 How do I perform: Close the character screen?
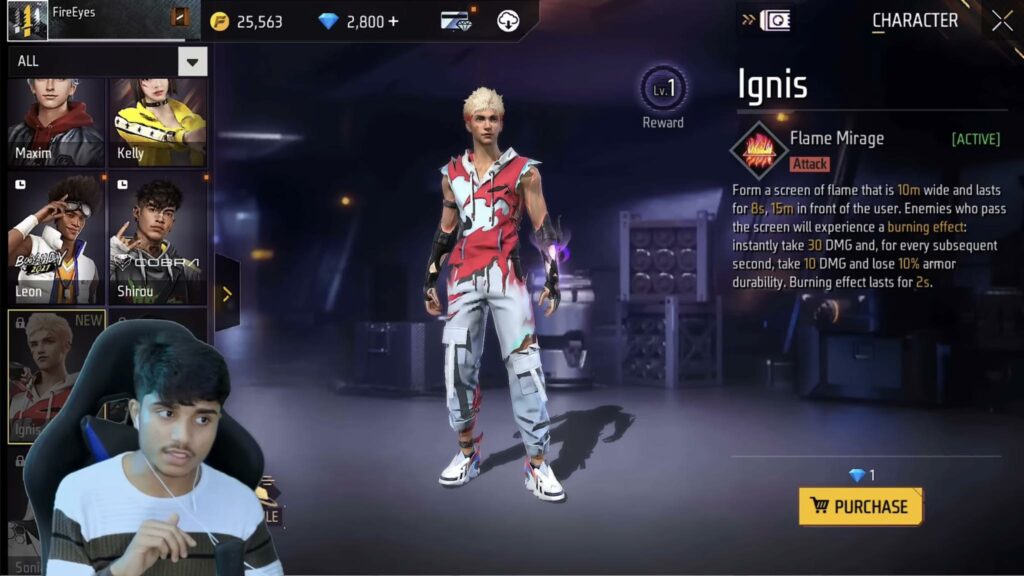pyautogui.click(x=1002, y=21)
